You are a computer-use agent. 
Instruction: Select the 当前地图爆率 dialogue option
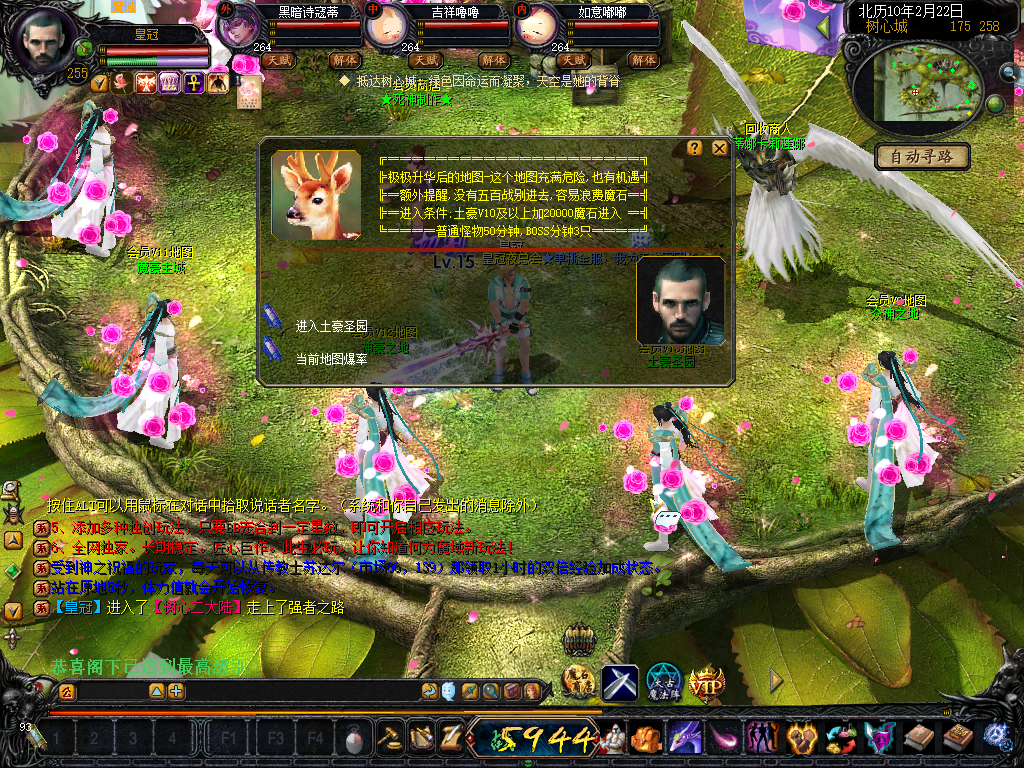[331, 358]
